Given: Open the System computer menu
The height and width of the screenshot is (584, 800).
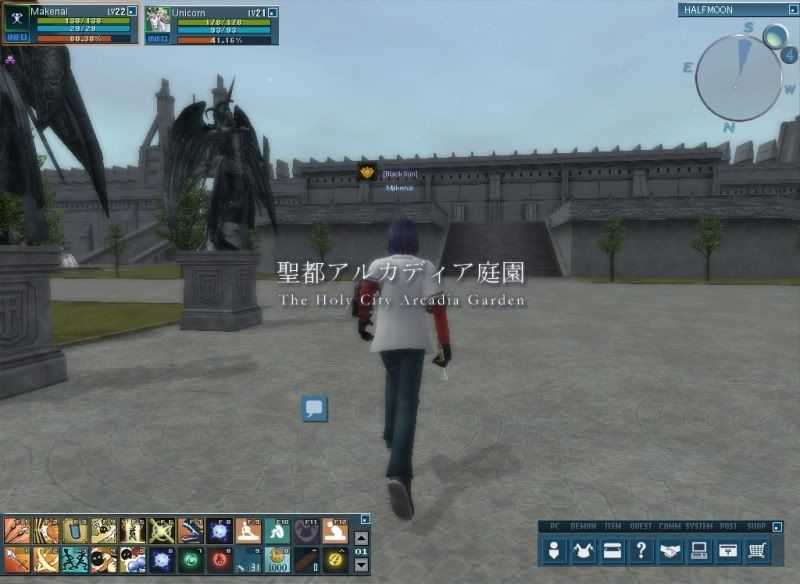Looking at the screenshot, I should (x=700, y=550).
